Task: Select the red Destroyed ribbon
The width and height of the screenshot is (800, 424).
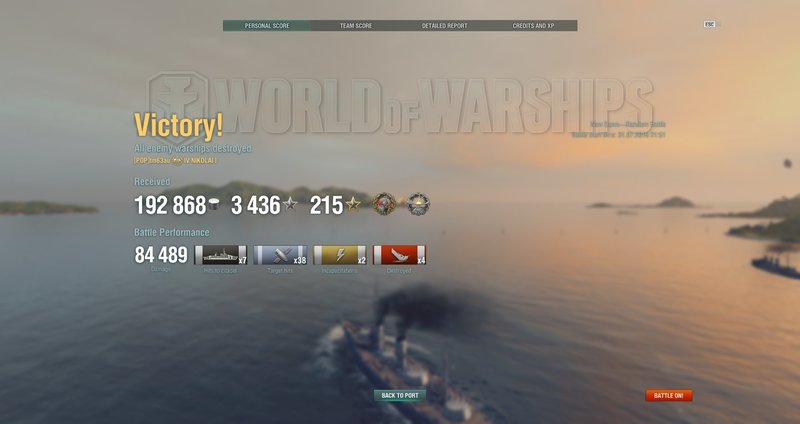Action: click(x=400, y=255)
